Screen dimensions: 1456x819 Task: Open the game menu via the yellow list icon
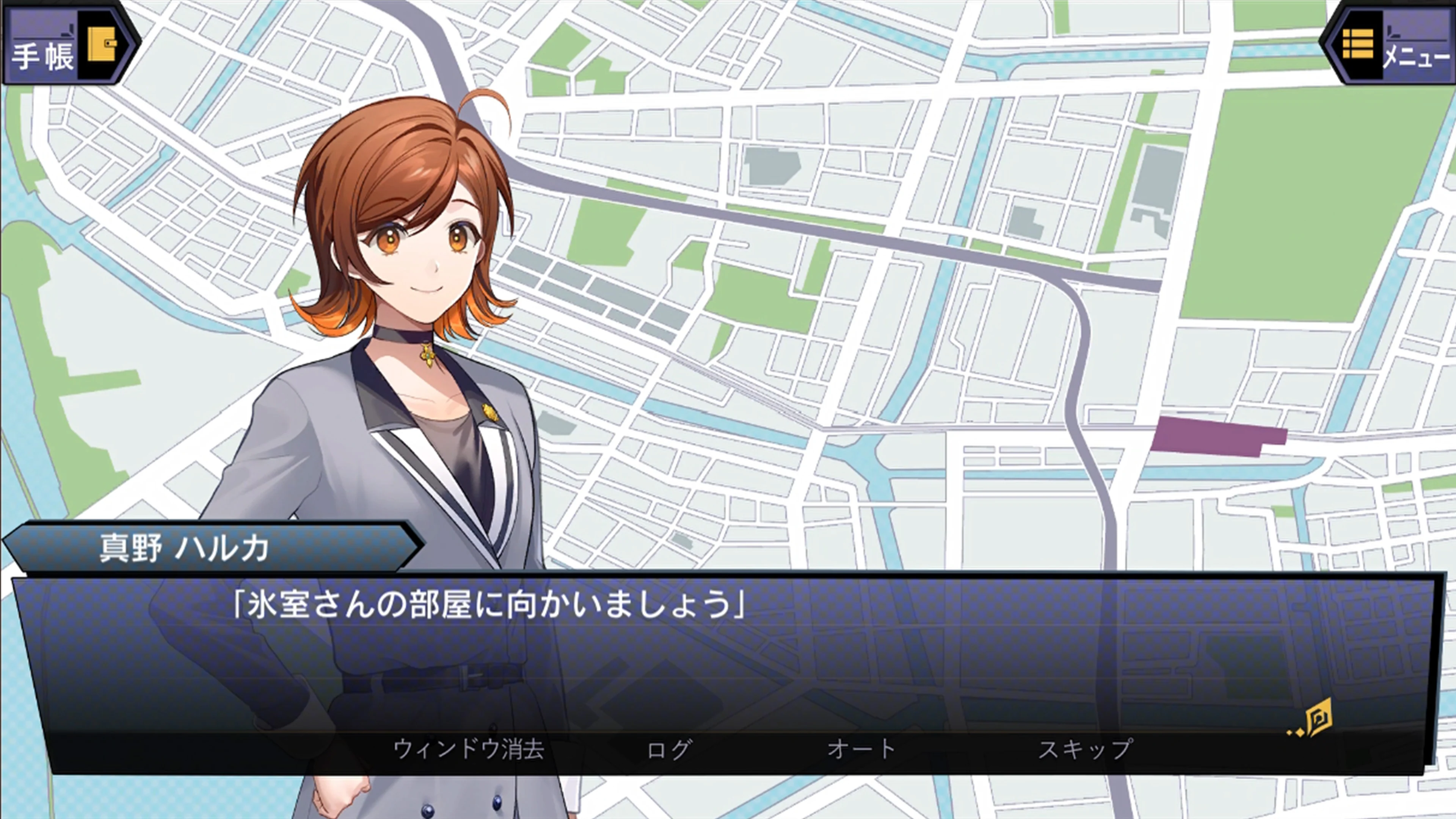[x=1359, y=44]
